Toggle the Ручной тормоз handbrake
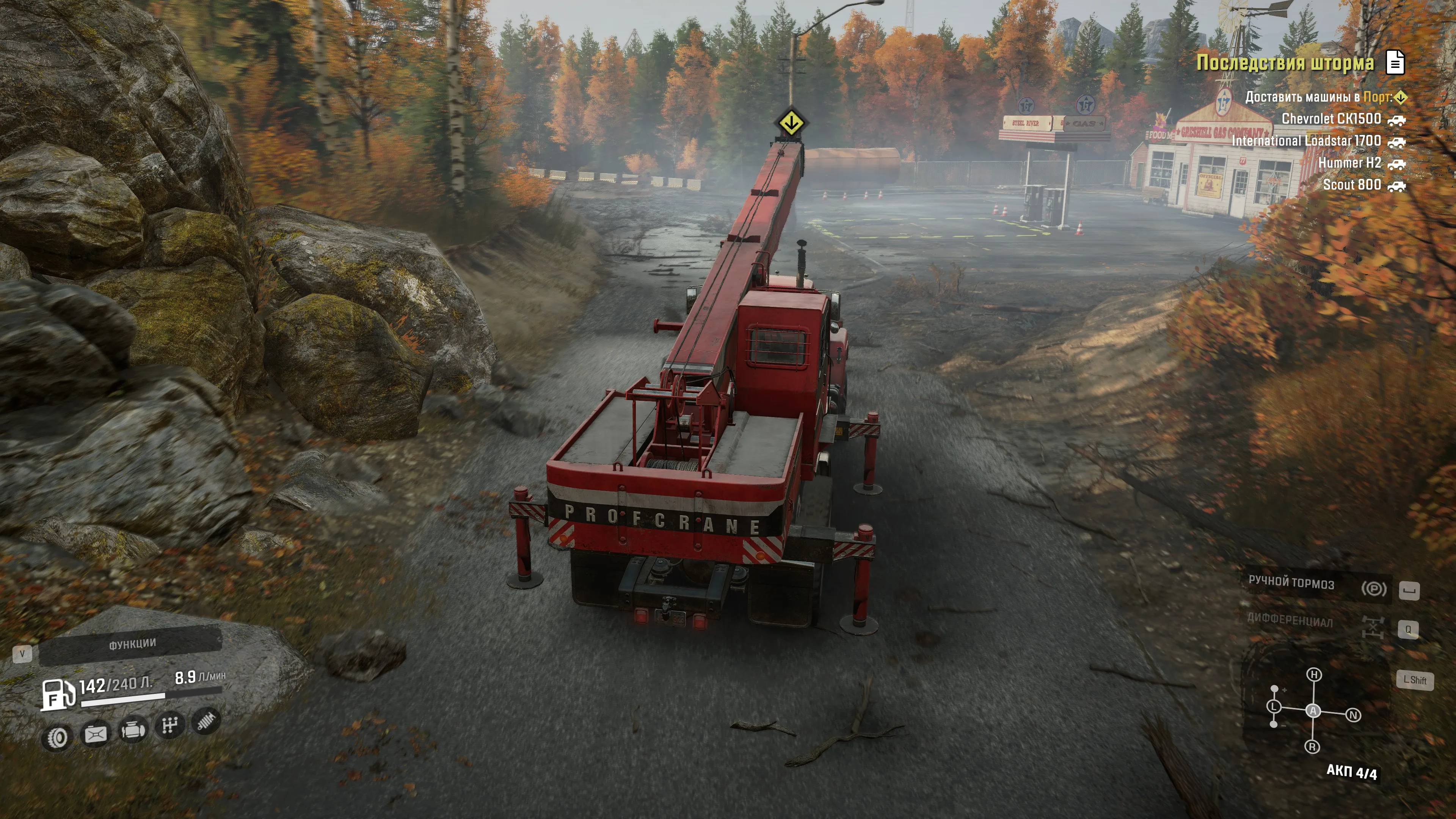 1373,588
